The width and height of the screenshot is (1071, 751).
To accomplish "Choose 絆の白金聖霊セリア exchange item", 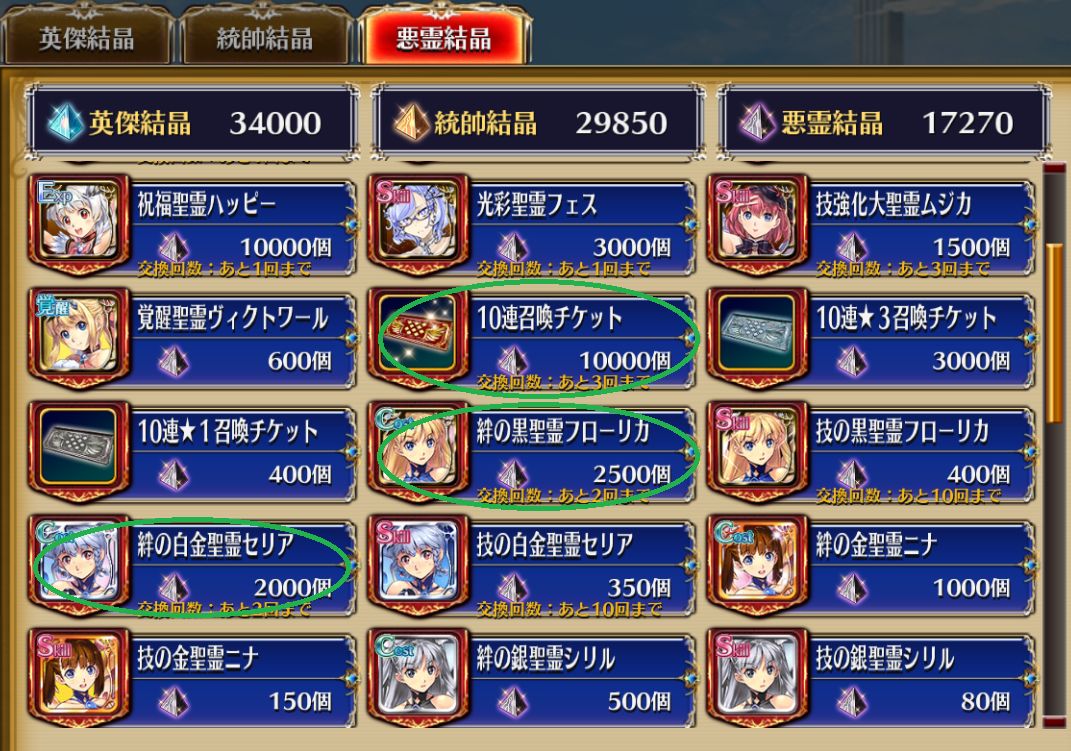I will [x=195, y=567].
